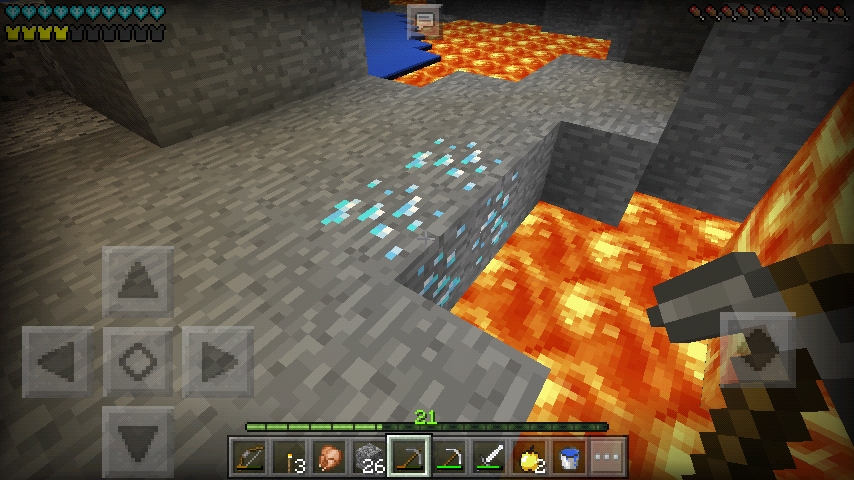854x480 pixels.
Task: Tap the jump button on the right side
Action: coord(757,349)
